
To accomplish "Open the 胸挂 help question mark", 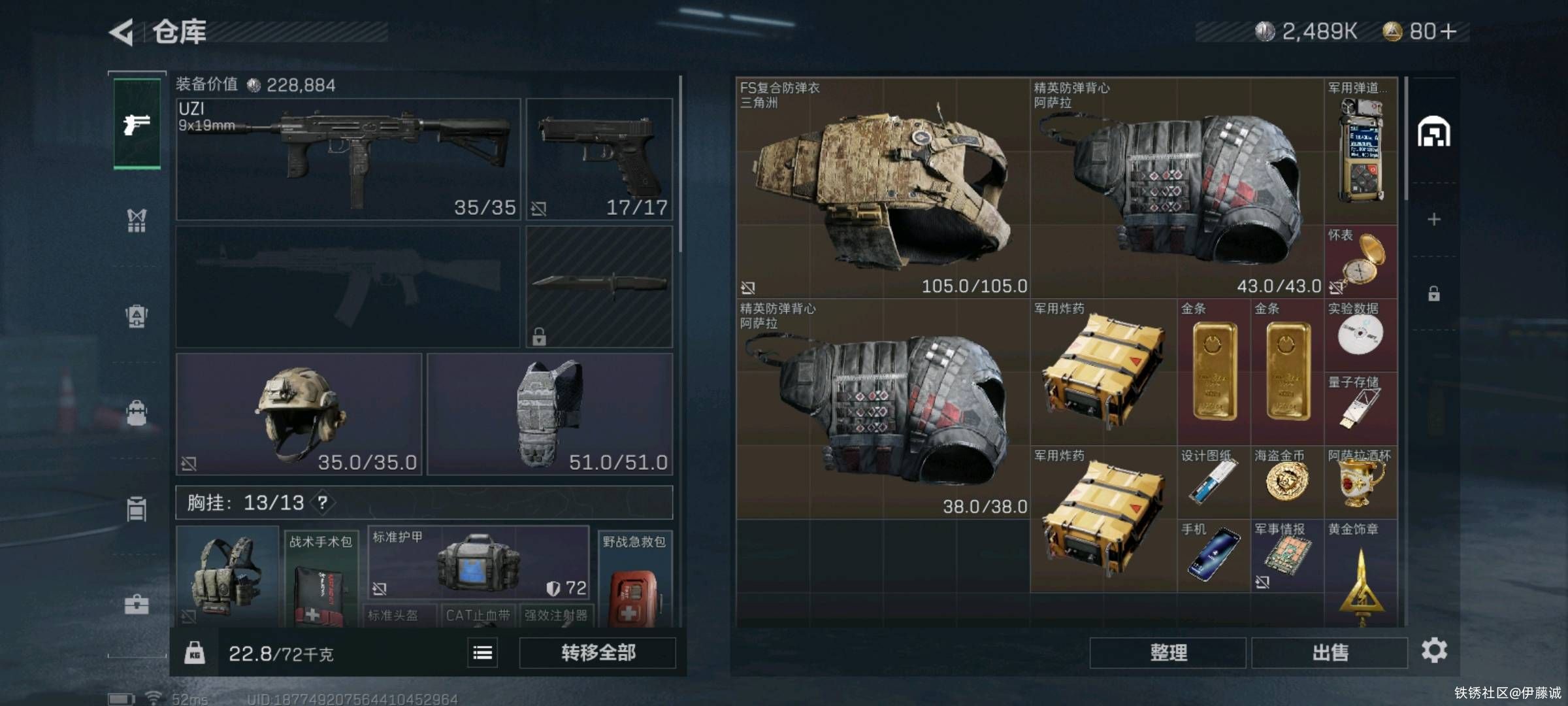I will point(323,503).
